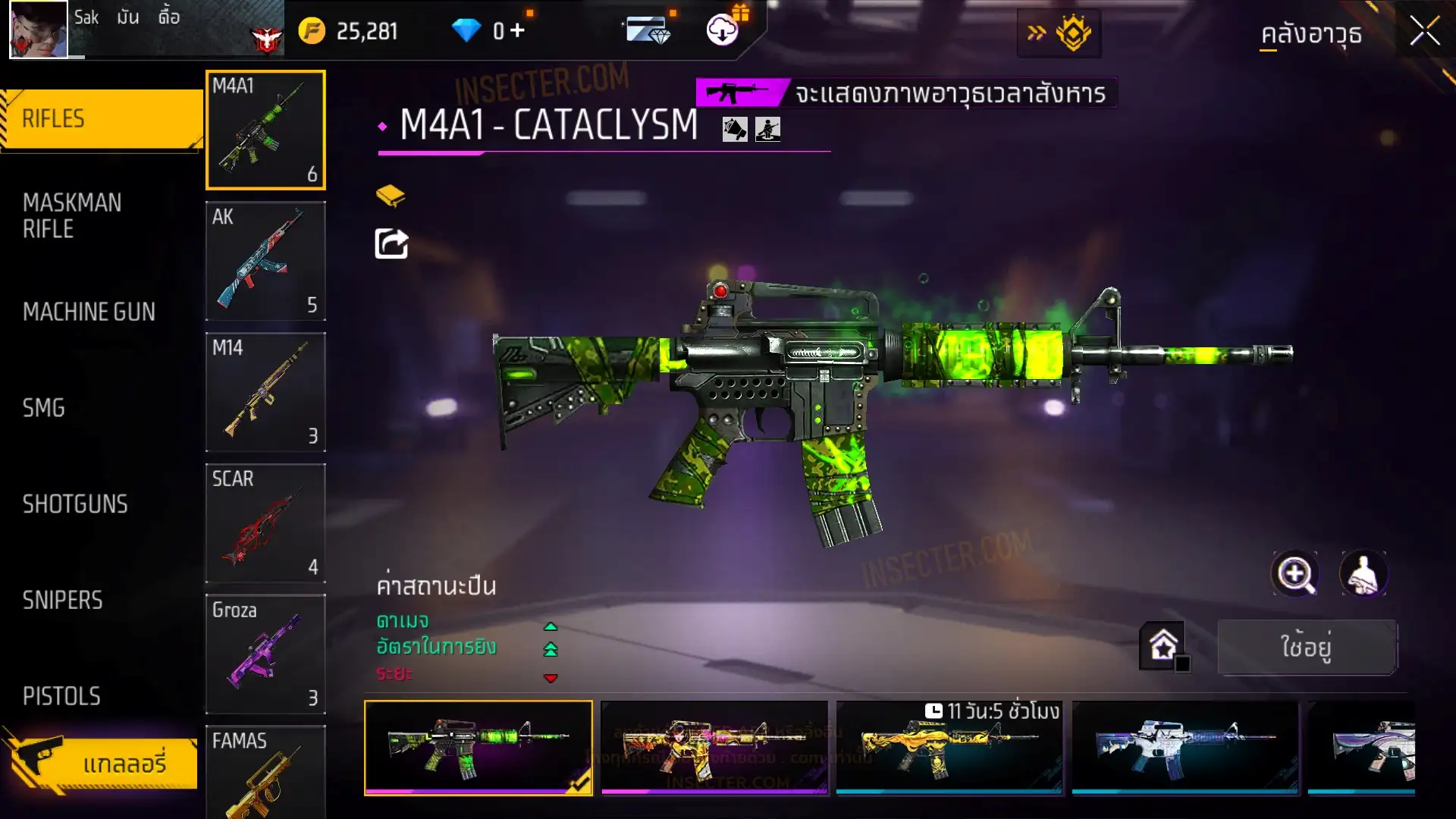Share the M4A1 Cataclysm skin
The width and height of the screenshot is (1456, 819).
[x=391, y=244]
